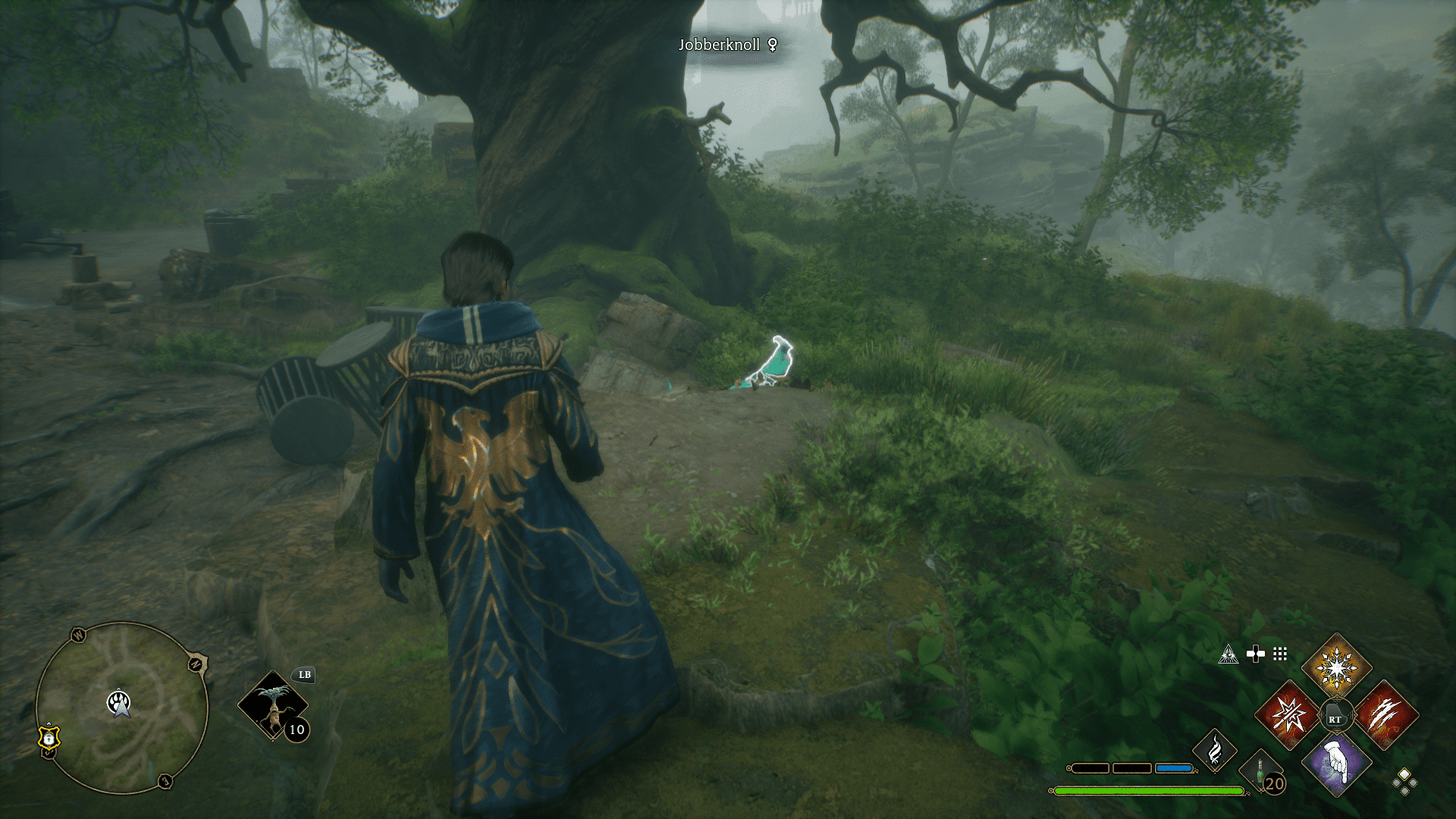The height and width of the screenshot is (819, 1456).
Task: Click the player arrow in the minimap center
Action: click(121, 711)
